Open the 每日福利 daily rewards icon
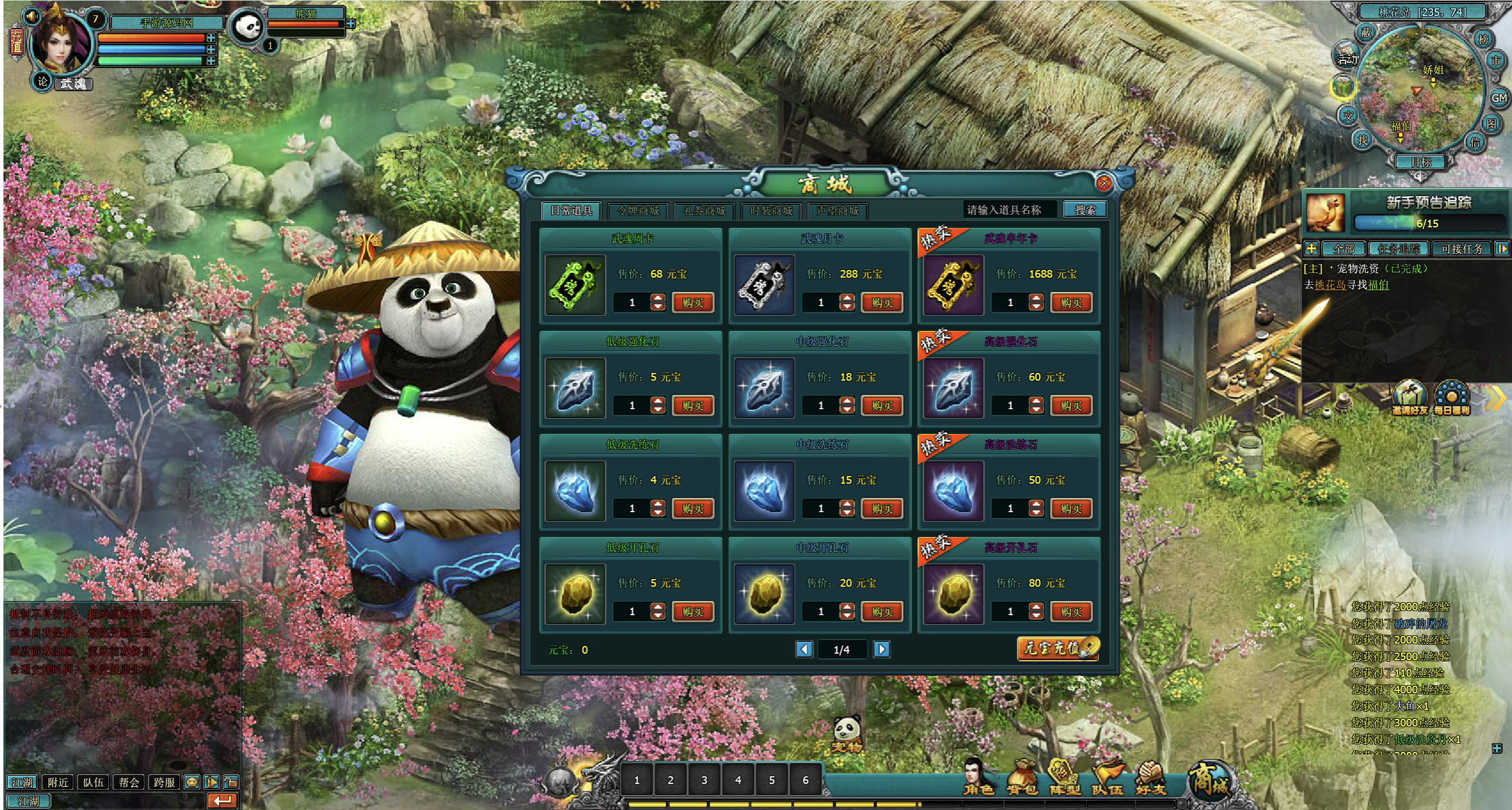Image resolution: width=1512 pixels, height=810 pixels. 1451,398
